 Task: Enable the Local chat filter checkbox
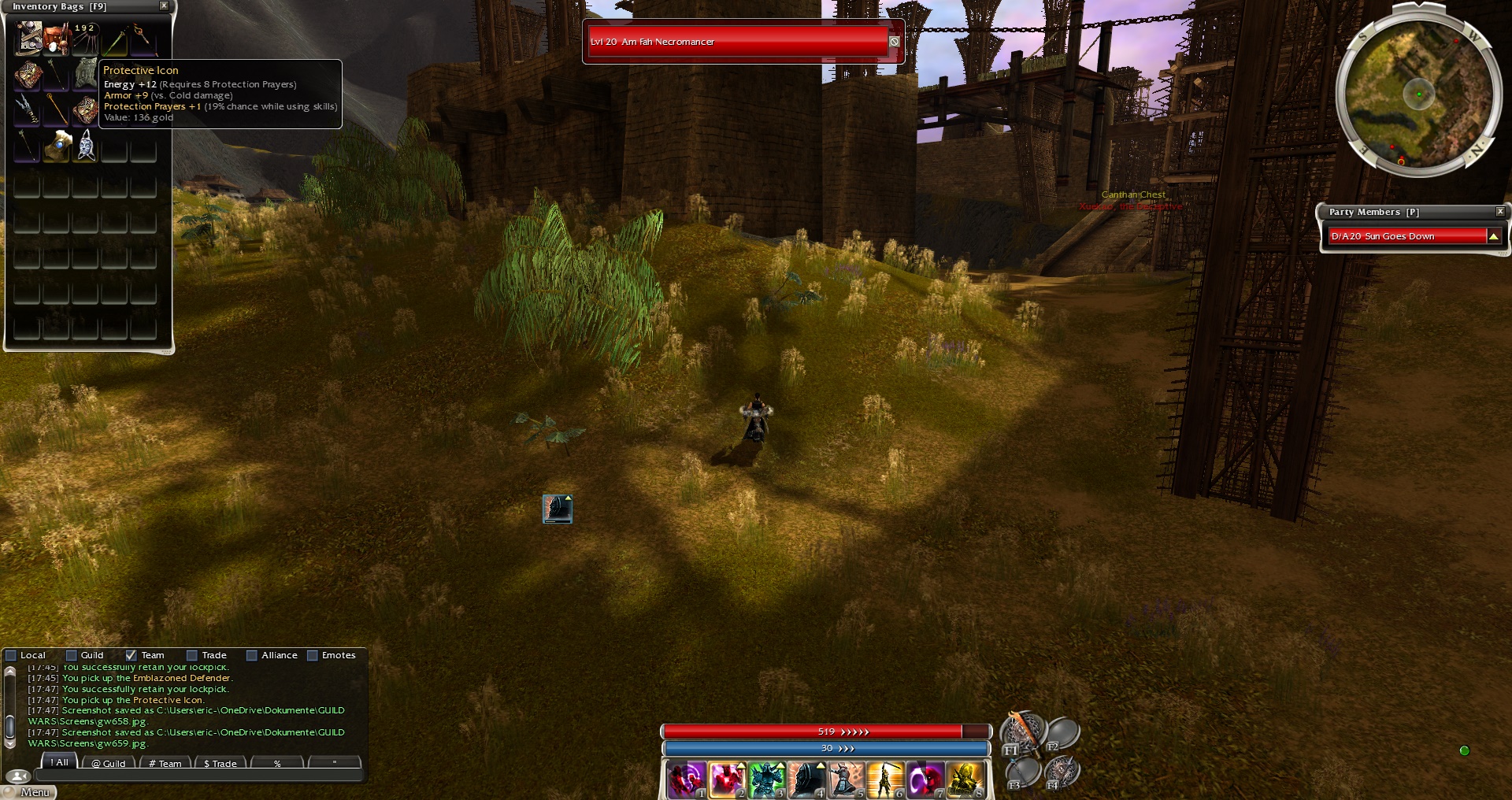tap(11, 655)
